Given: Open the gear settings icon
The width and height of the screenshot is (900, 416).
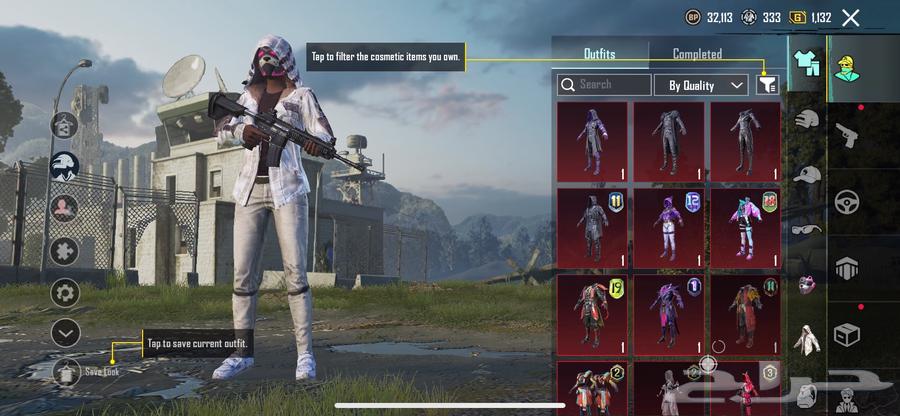Looking at the screenshot, I should [66, 293].
